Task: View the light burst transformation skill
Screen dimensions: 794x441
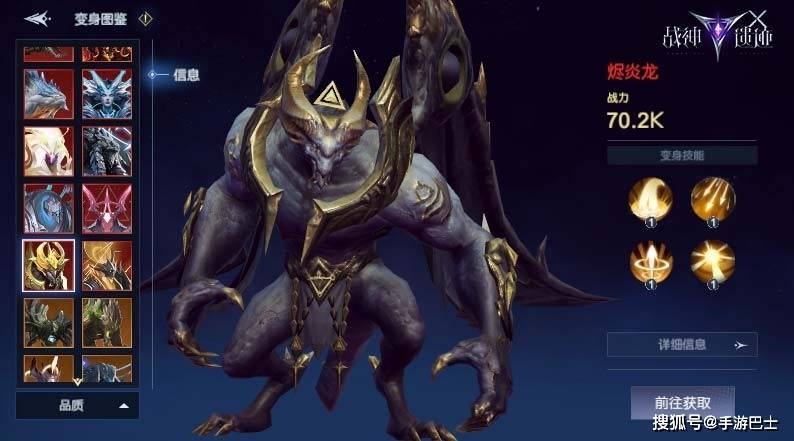Action: pos(712,262)
